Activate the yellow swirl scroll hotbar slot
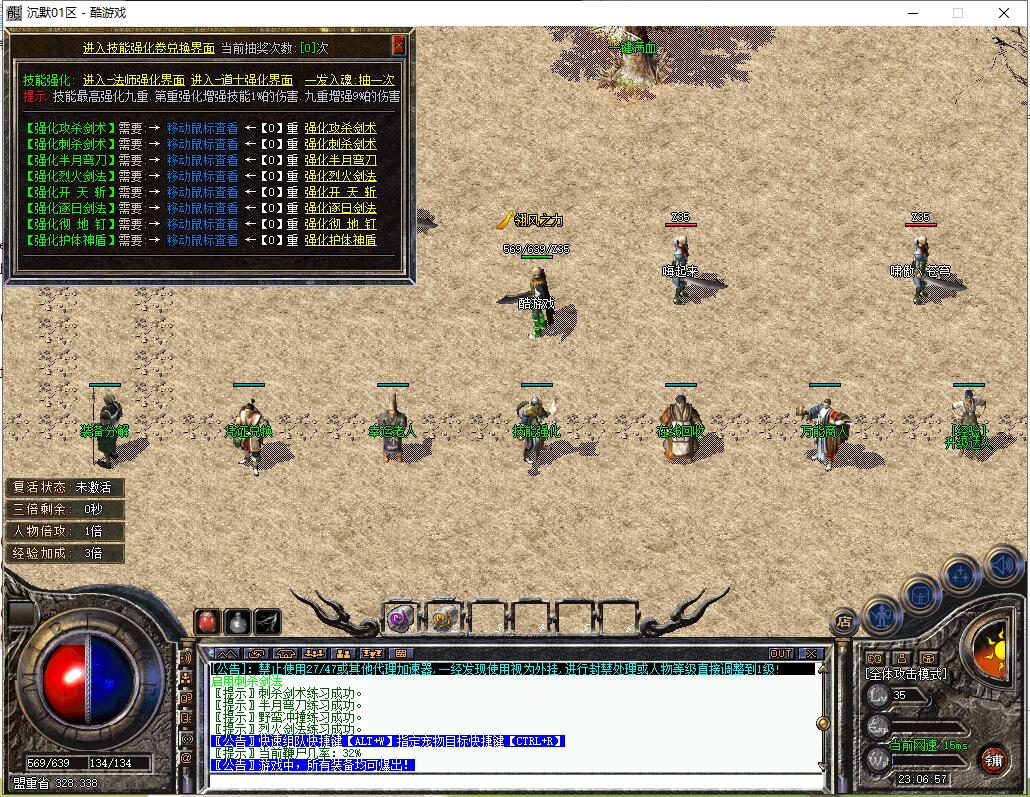1030x797 pixels. tap(443, 618)
